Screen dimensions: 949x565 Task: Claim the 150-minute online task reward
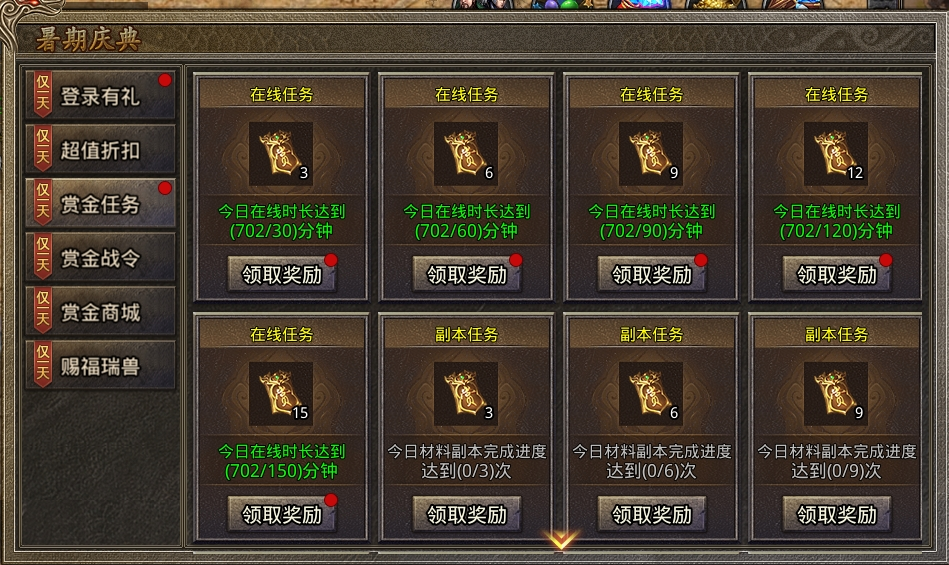coord(282,514)
